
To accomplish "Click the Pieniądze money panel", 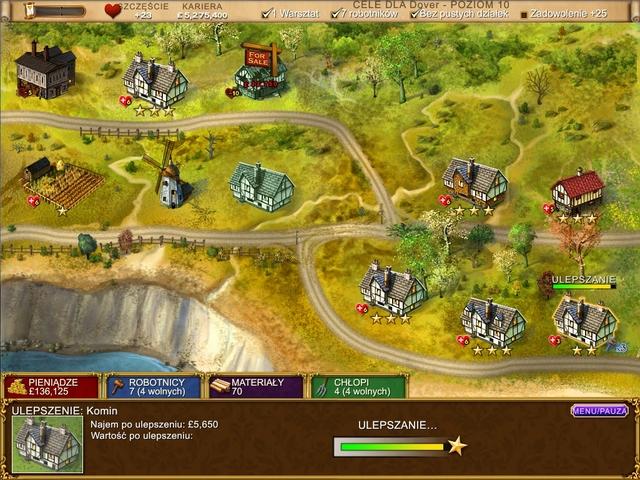I will tap(51, 387).
